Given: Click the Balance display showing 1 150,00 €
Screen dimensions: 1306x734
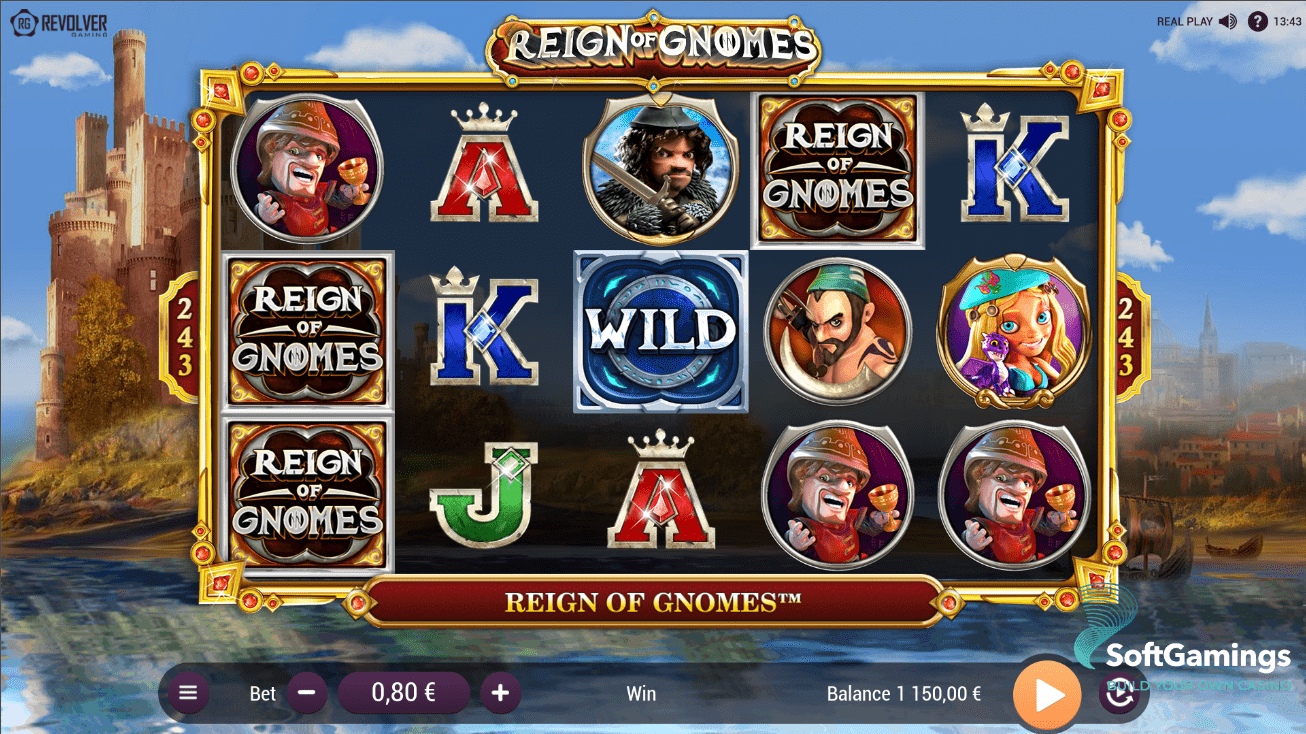Looking at the screenshot, I should (x=903, y=692).
